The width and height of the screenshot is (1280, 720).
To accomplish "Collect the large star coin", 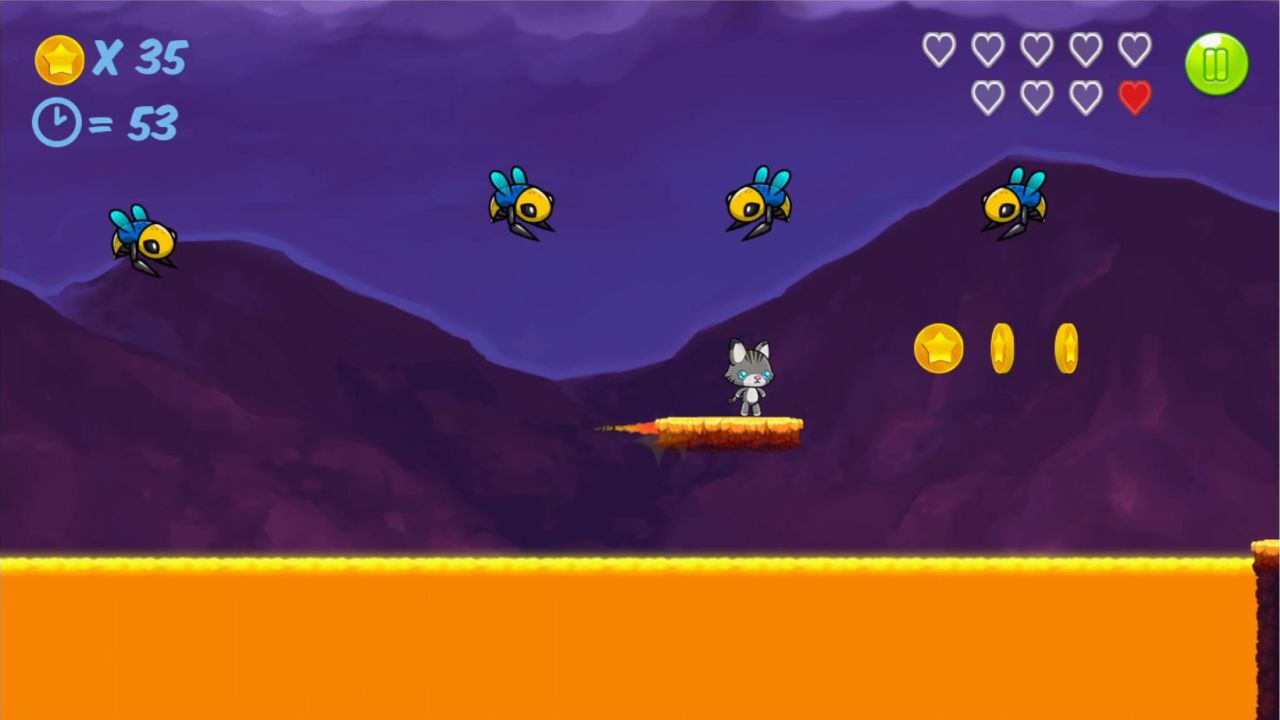I will pyautogui.click(x=938, y=349).
